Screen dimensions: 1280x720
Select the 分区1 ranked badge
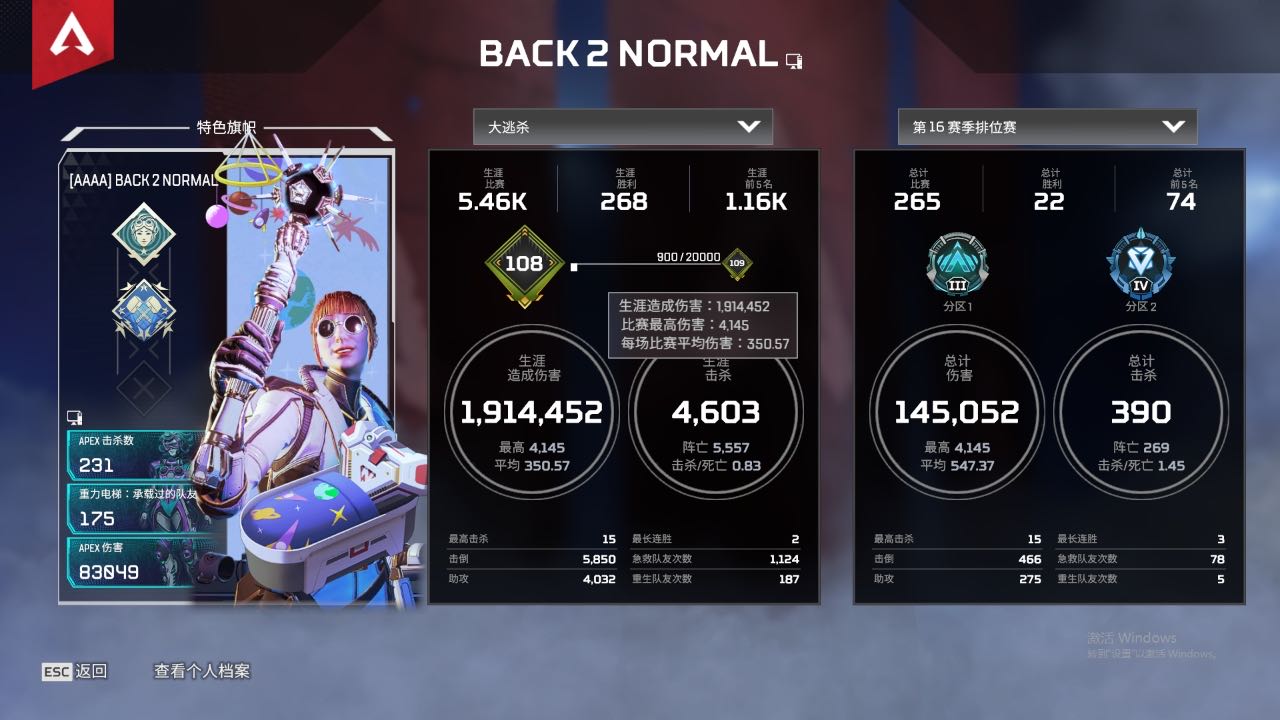(x=956, y=262)
